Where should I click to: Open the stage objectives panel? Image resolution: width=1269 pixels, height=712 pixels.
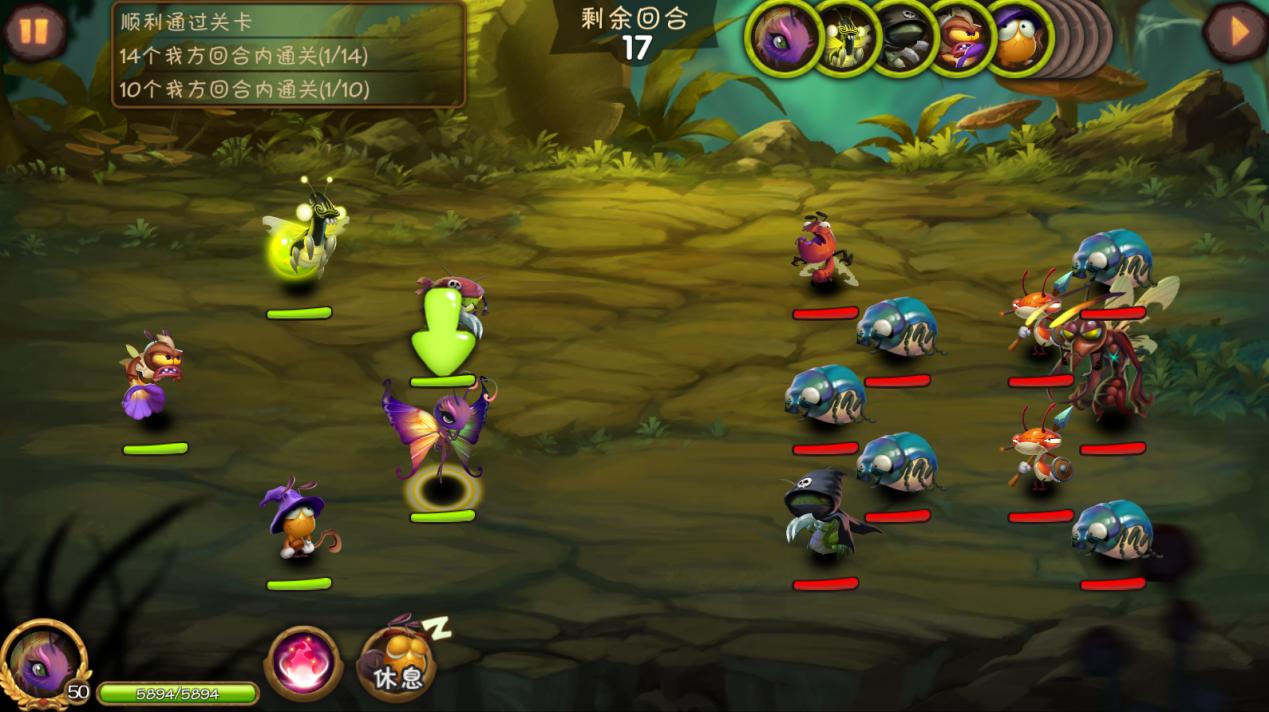[289, 54]
